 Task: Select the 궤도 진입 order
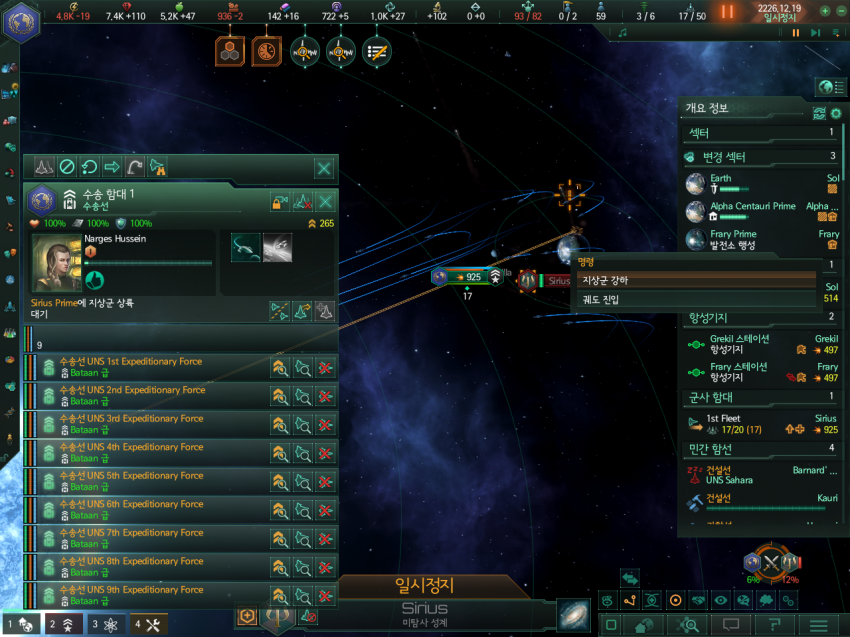tap(695, 298)
